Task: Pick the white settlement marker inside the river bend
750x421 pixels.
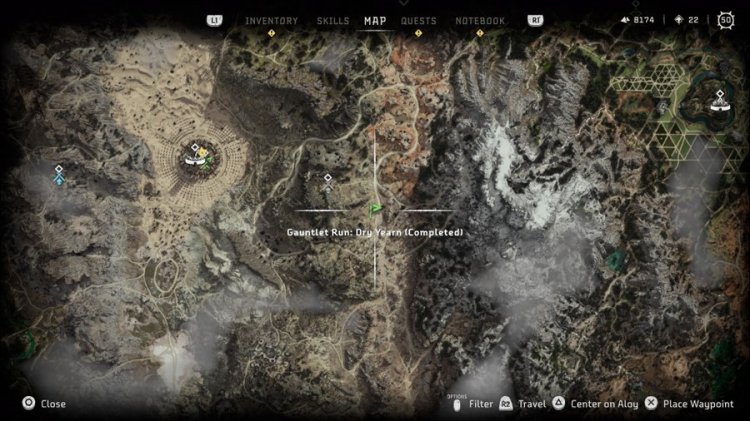Action: pyautogui.click(x=718, y=100)
